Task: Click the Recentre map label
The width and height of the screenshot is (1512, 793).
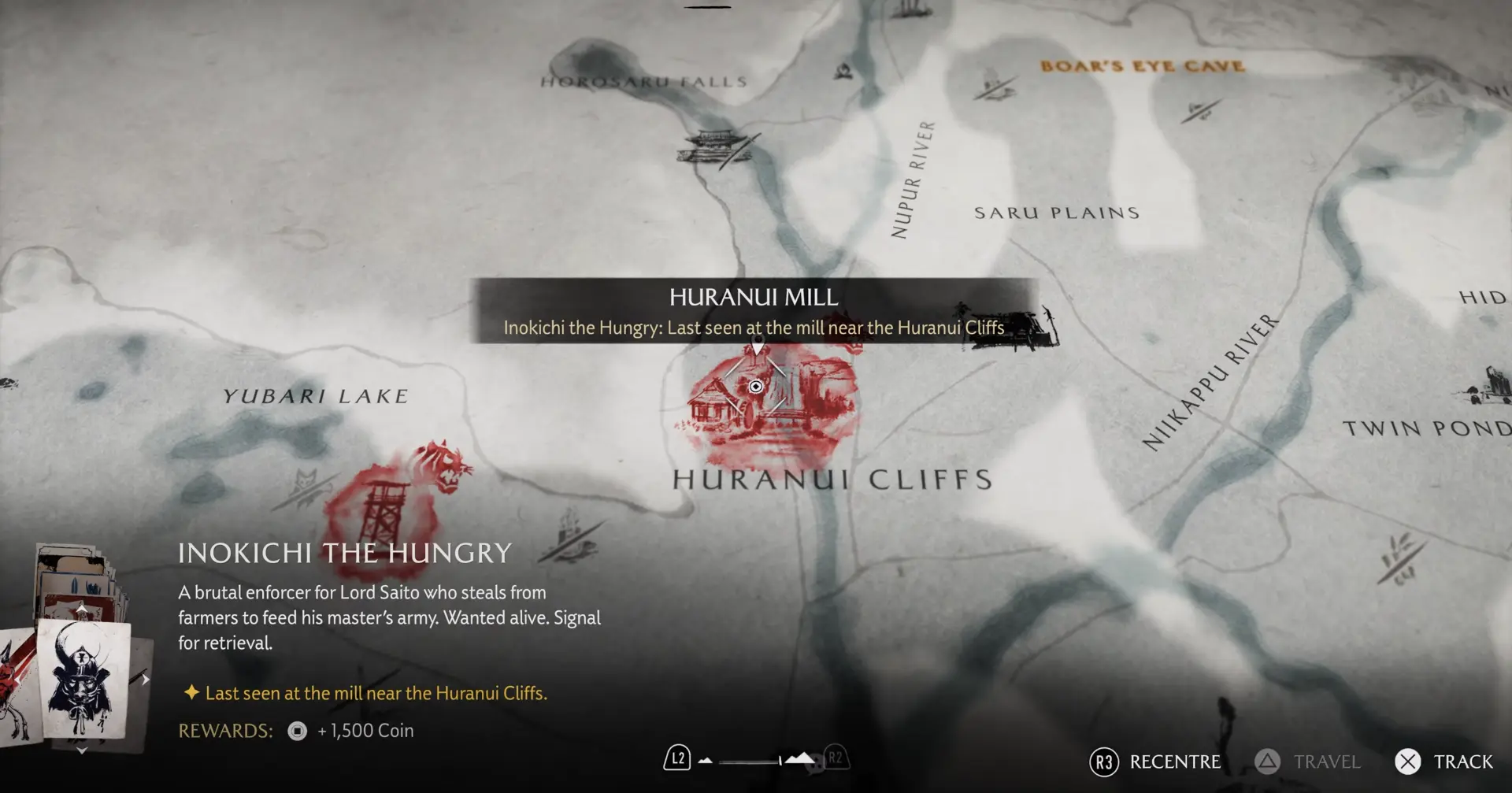Action: click(1174, 762)
